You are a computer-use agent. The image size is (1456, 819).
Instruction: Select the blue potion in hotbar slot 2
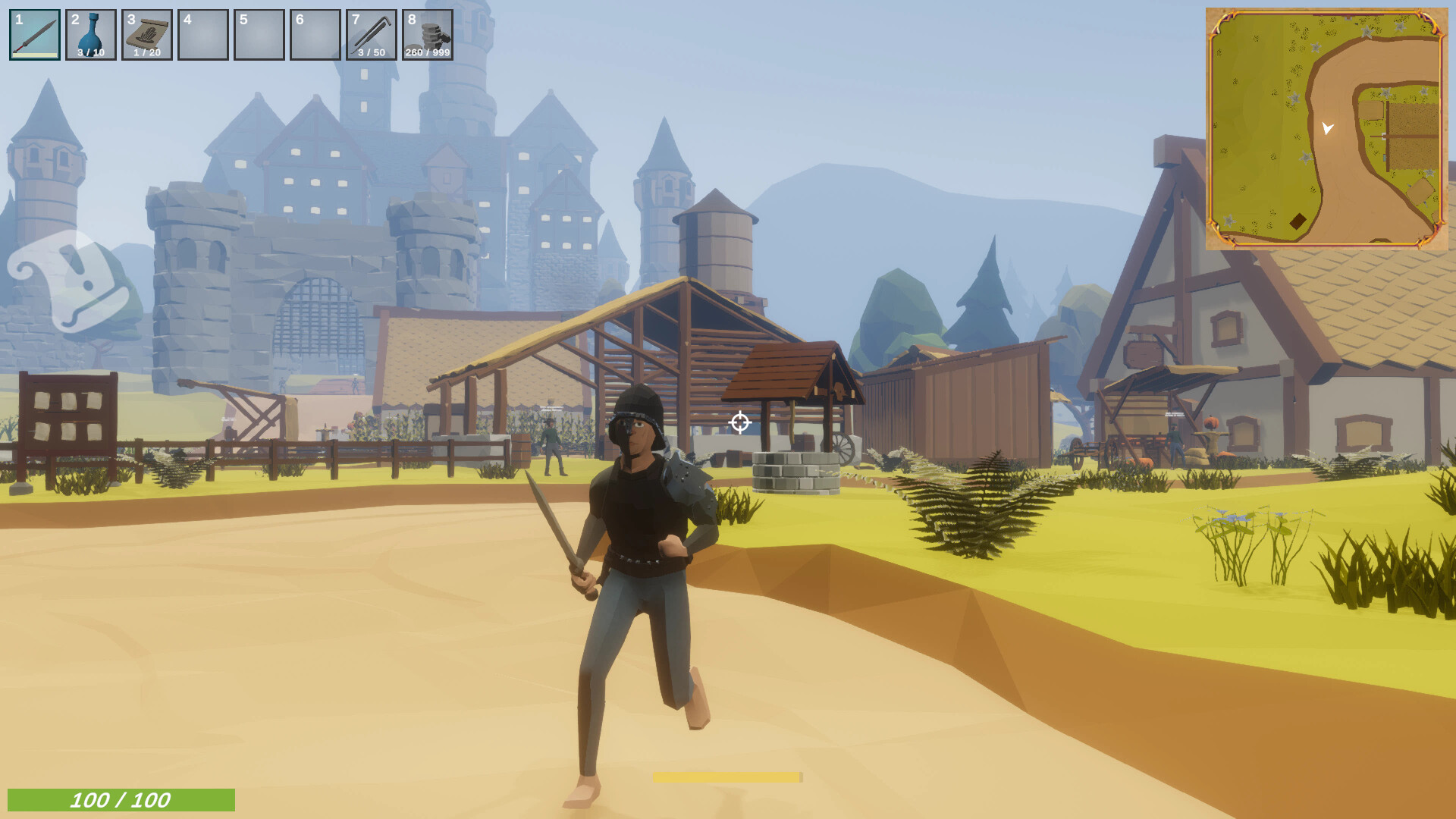(x=90, y=34)
